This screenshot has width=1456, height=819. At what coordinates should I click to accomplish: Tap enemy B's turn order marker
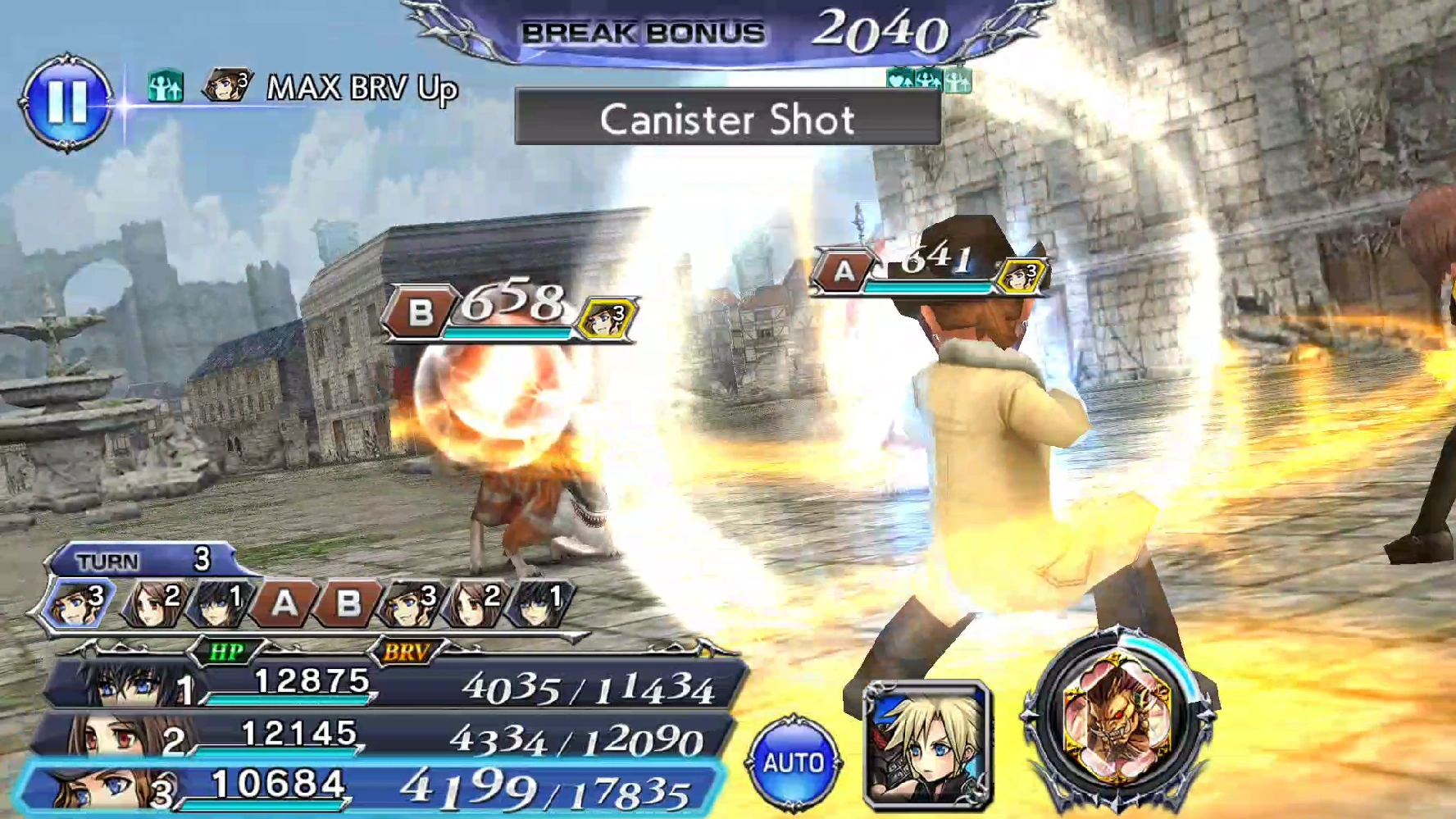tap(348, 603)
